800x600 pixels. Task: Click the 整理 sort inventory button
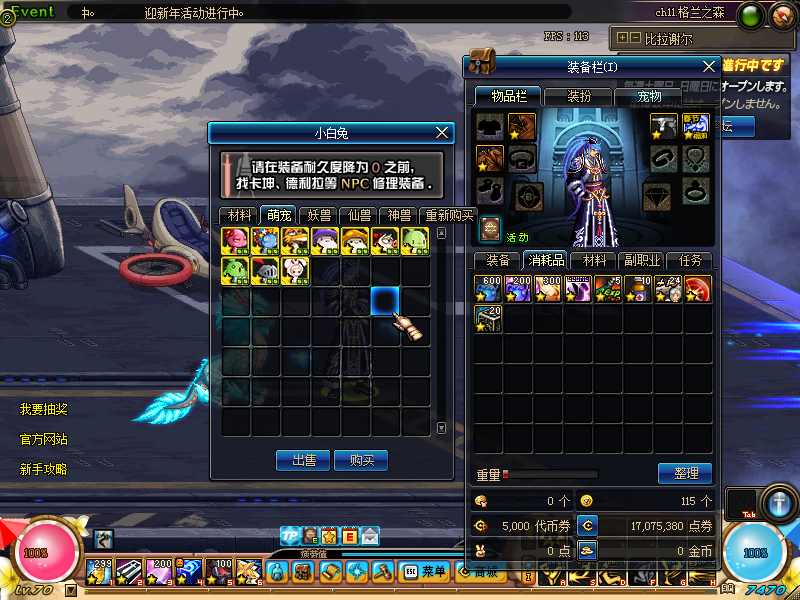tap(685, 473)
